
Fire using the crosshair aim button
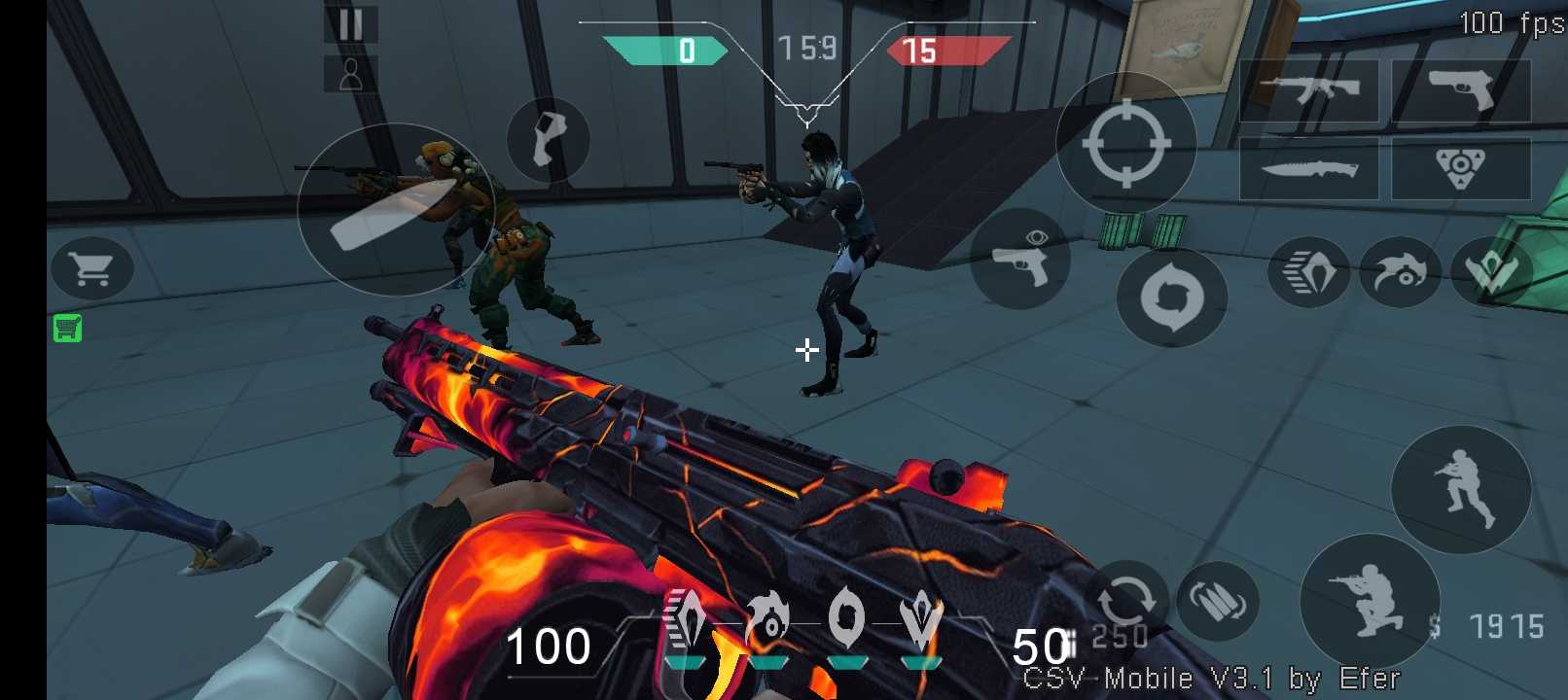coord(1125,143)
